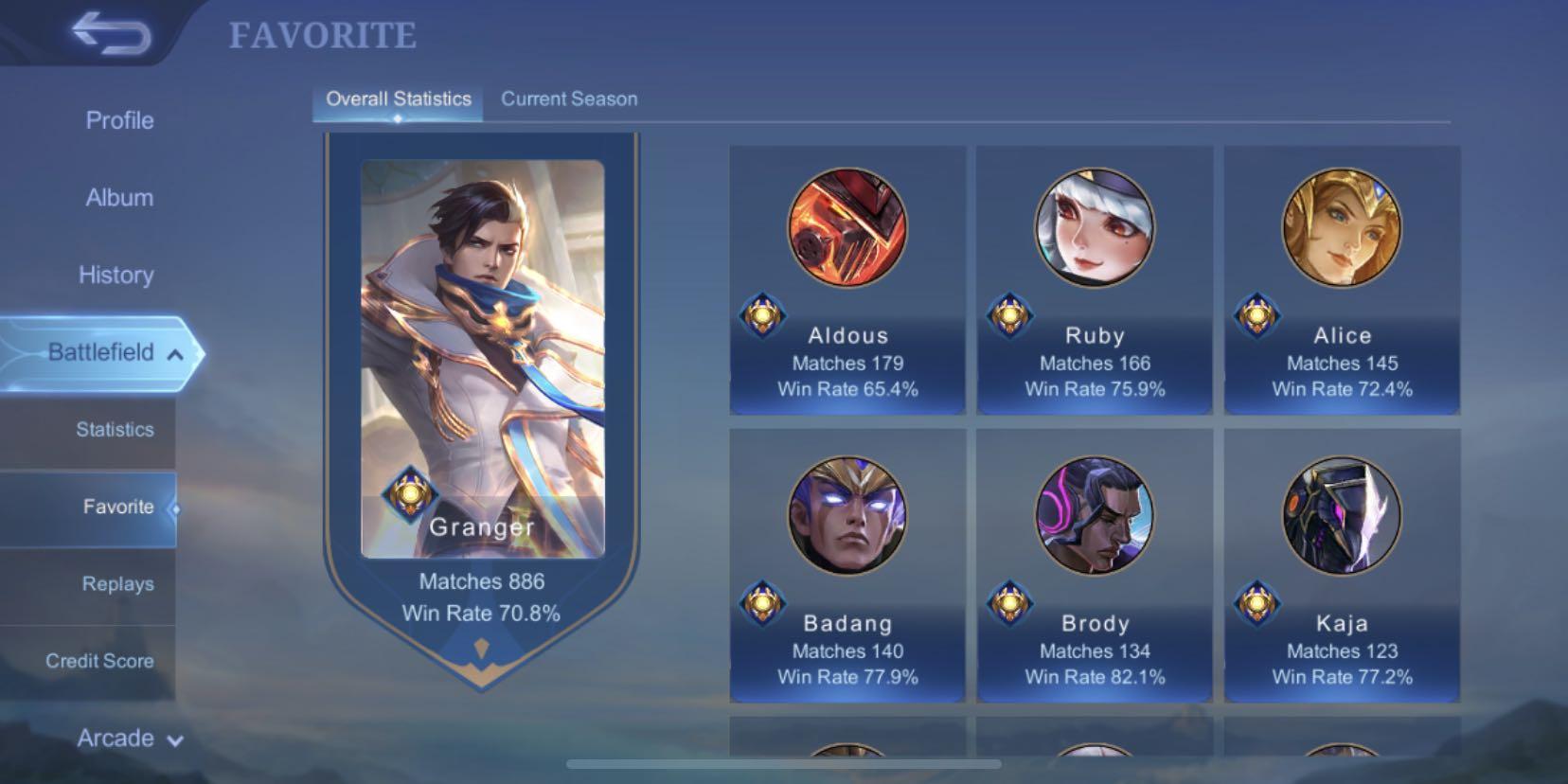This screenshot has width=1568, height=784.
Task: Click the medal badge on the Badang card
Action: pos(766,604)
